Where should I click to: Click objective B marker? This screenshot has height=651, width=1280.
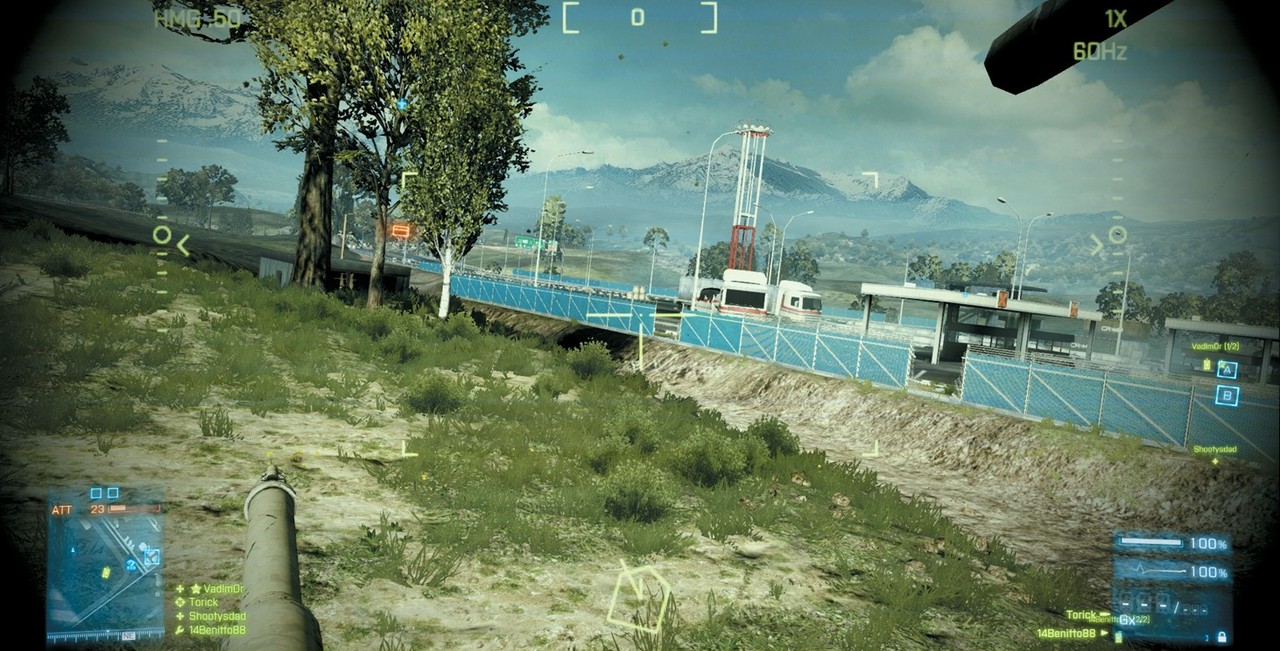tap(1227, 395)
